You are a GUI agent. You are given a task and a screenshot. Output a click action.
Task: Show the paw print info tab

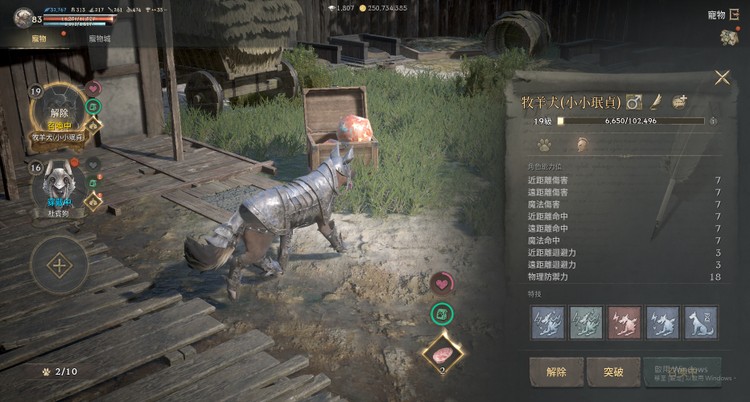(545, 144)
